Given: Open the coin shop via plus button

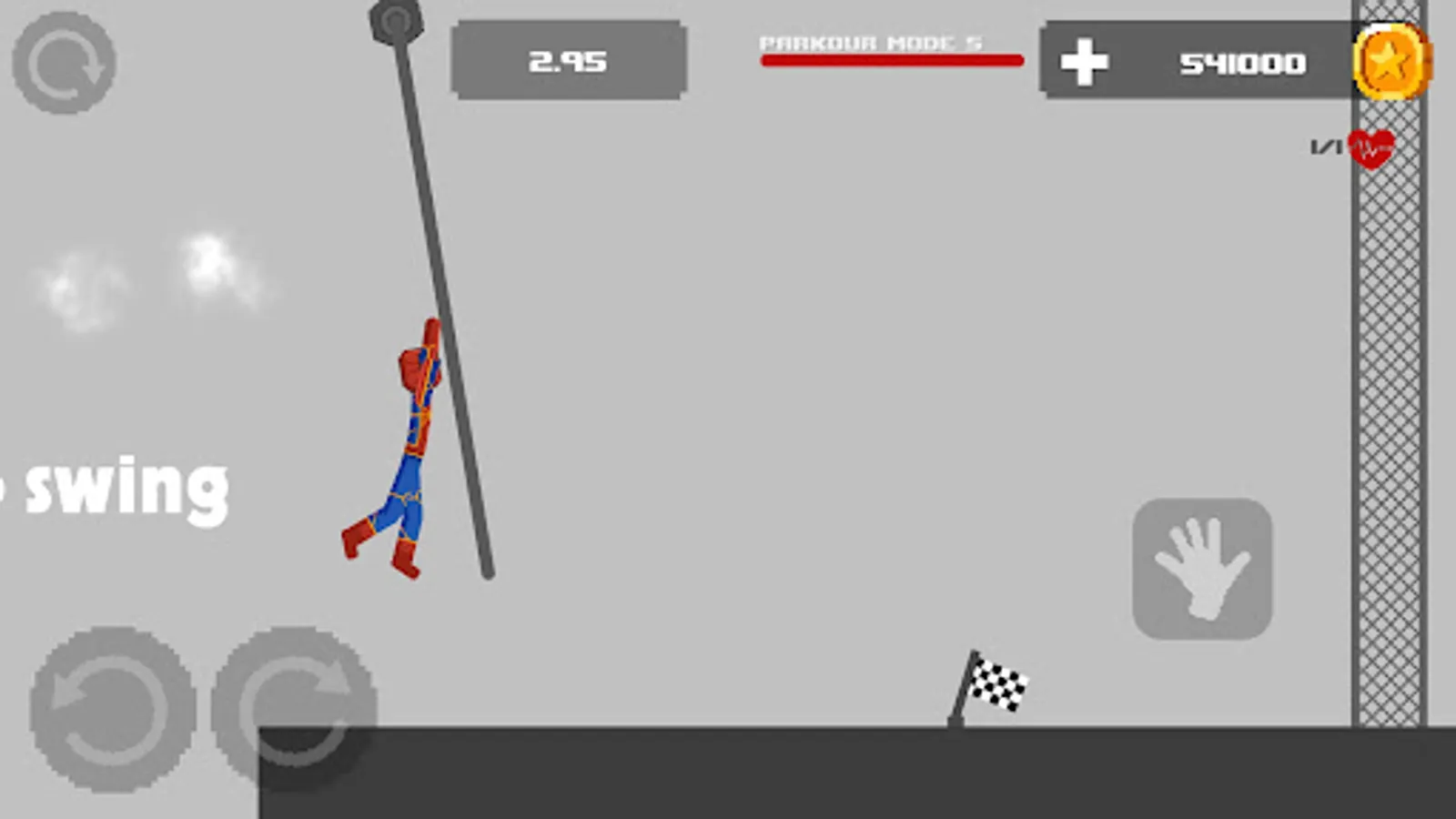Looking at the screenshot, I should [x=1085, y=64].
